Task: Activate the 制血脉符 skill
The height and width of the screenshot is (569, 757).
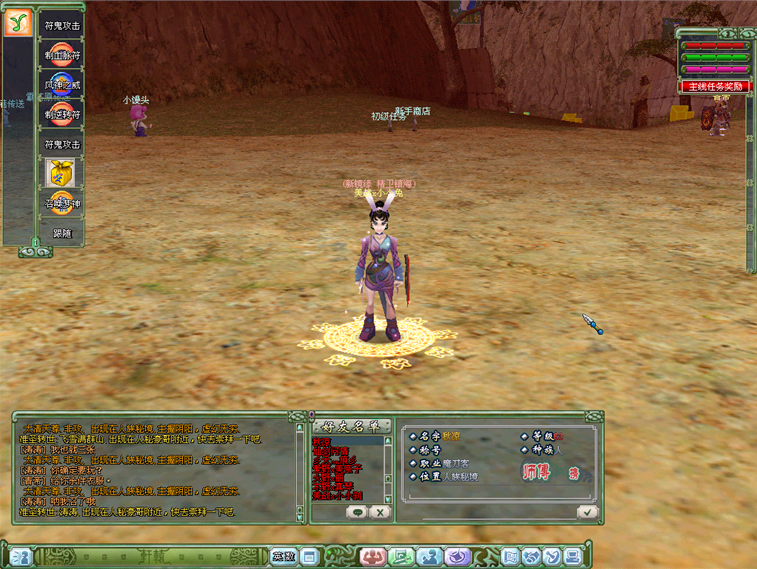Action: click(62, 56)
